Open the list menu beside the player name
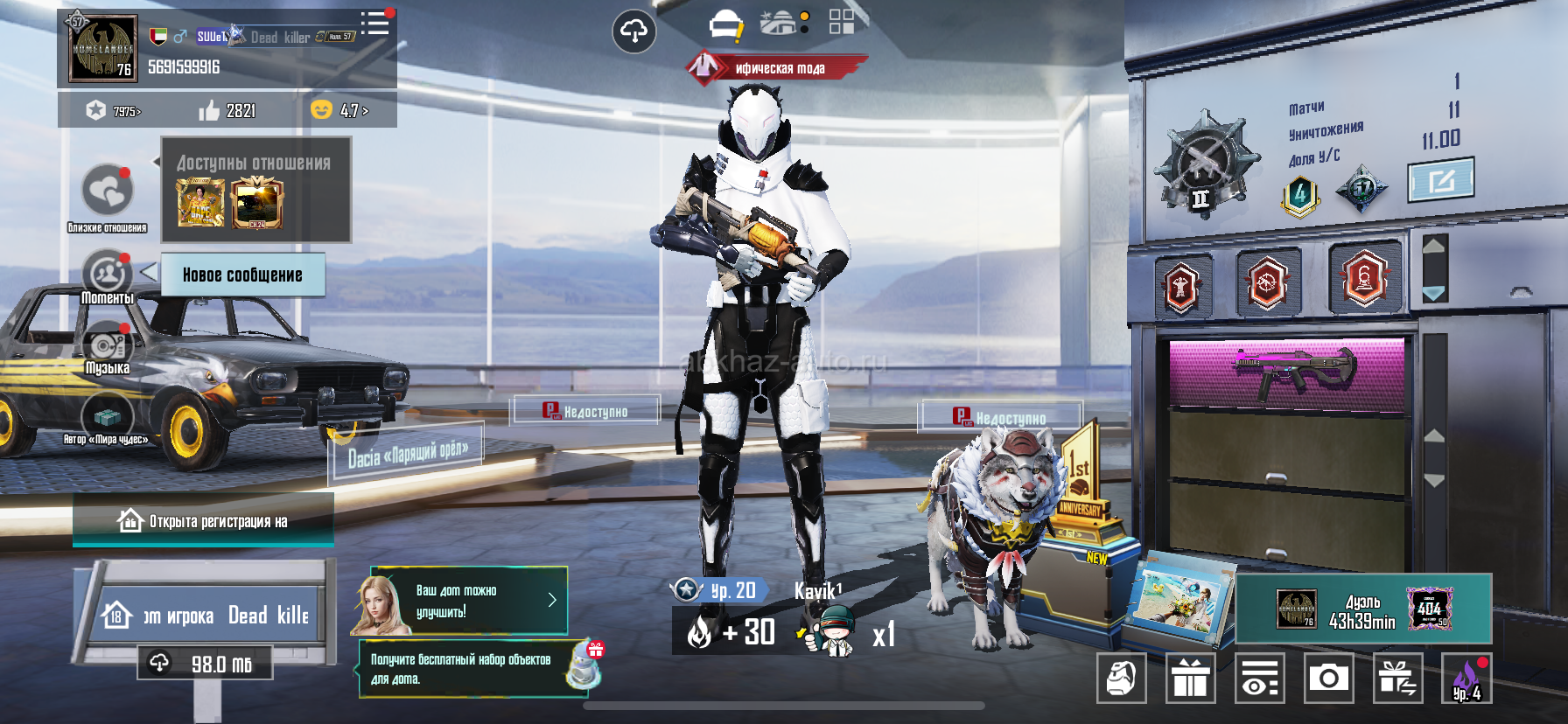The height and width of the screenshot is (724, 1568). click(x=374, y=24)
